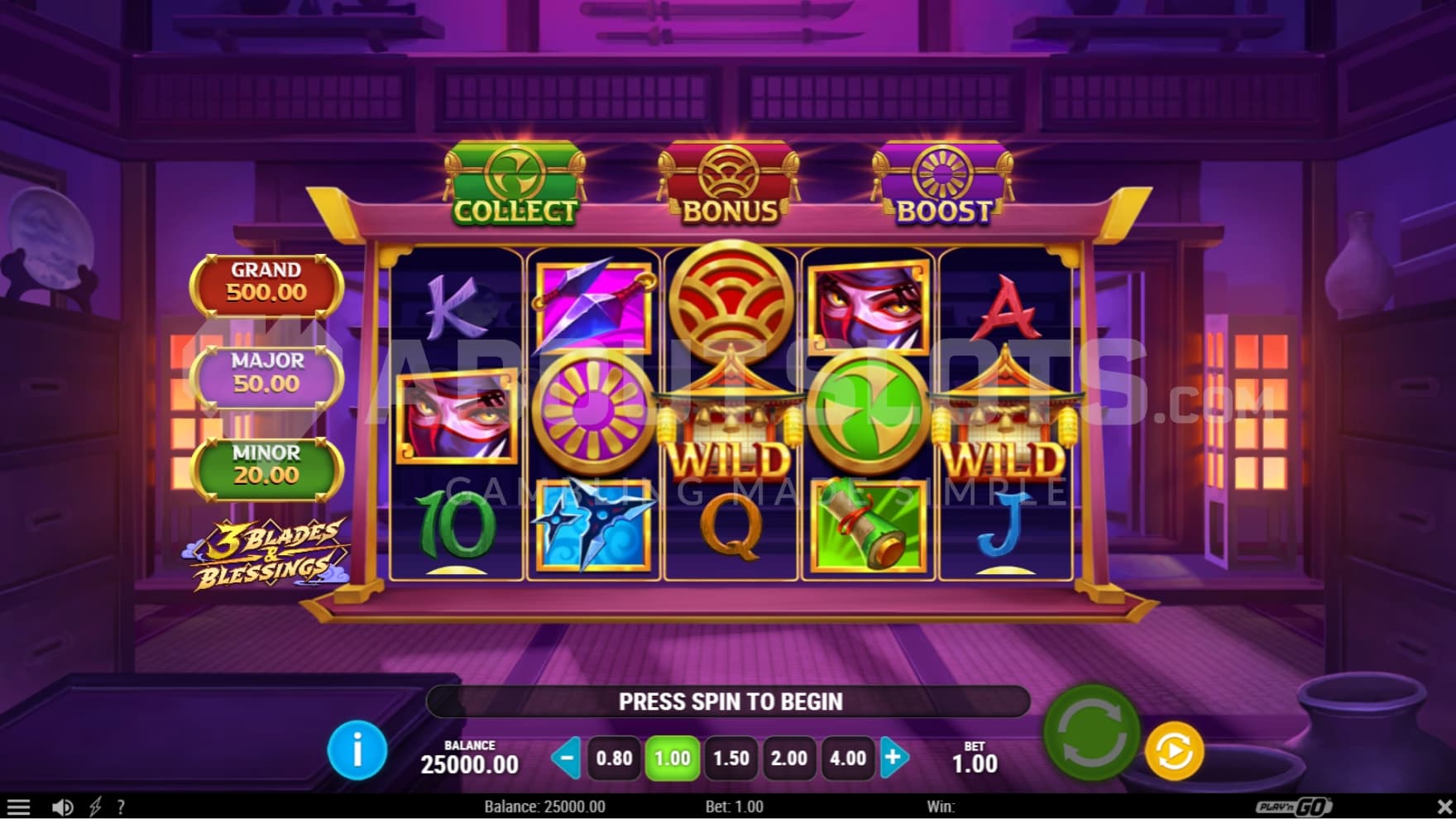
Task: Start autoplay with the yellow button
Action: 1174,751
